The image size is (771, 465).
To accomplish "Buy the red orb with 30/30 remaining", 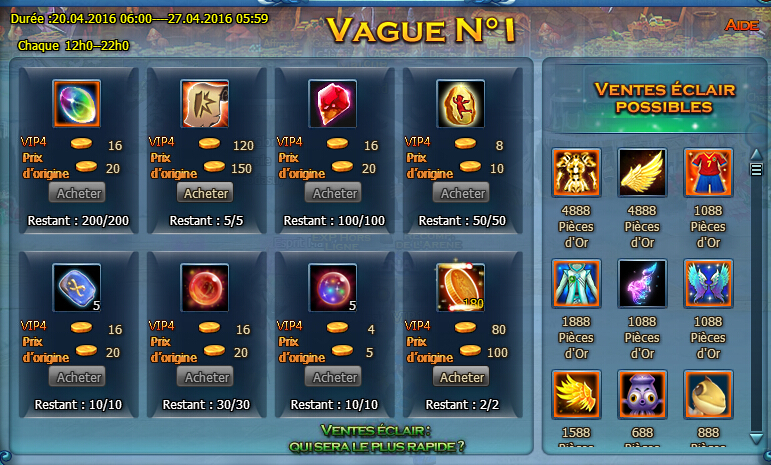I will 207,377.
